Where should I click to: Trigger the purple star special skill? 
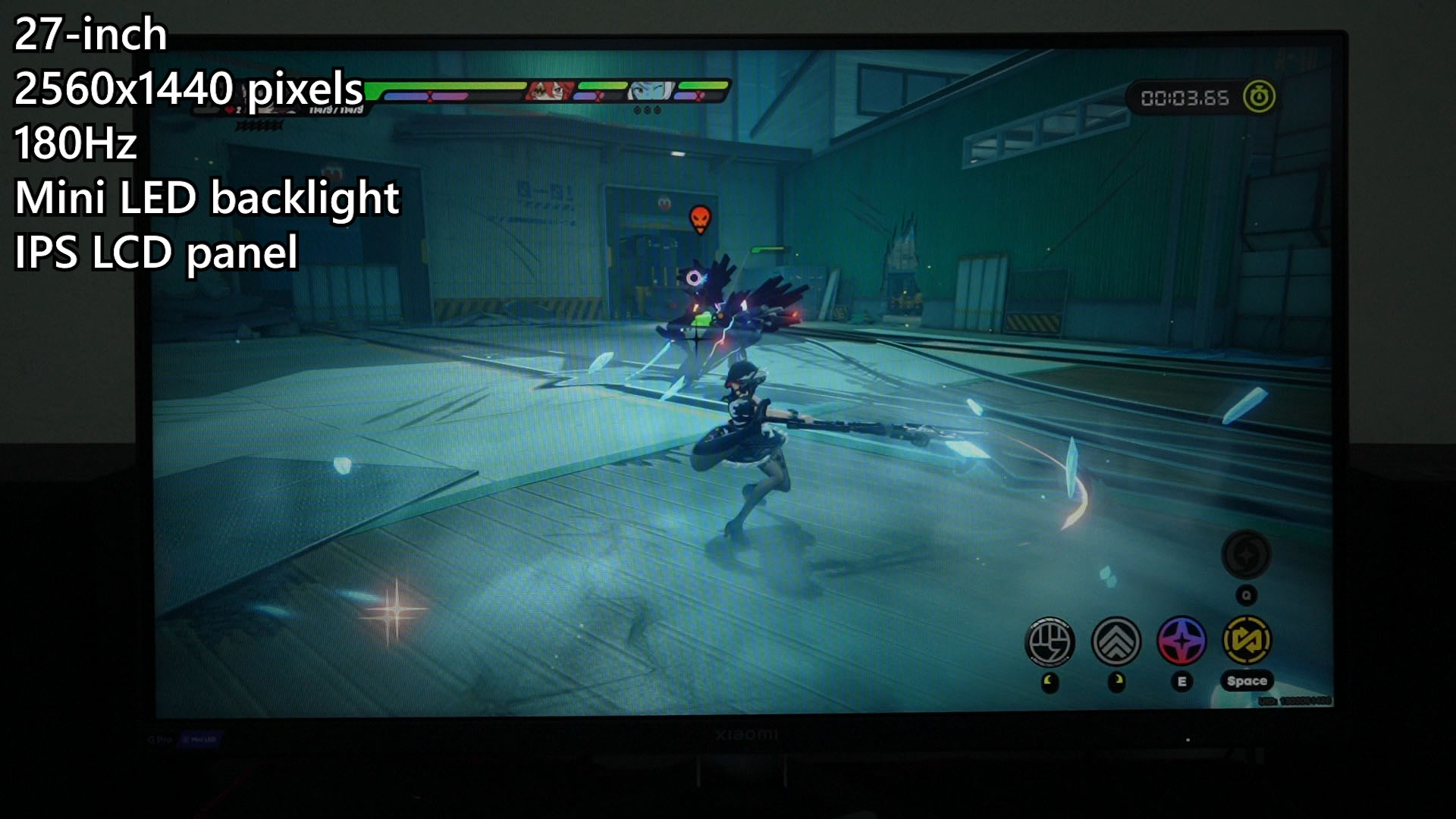click(1181, 642)
